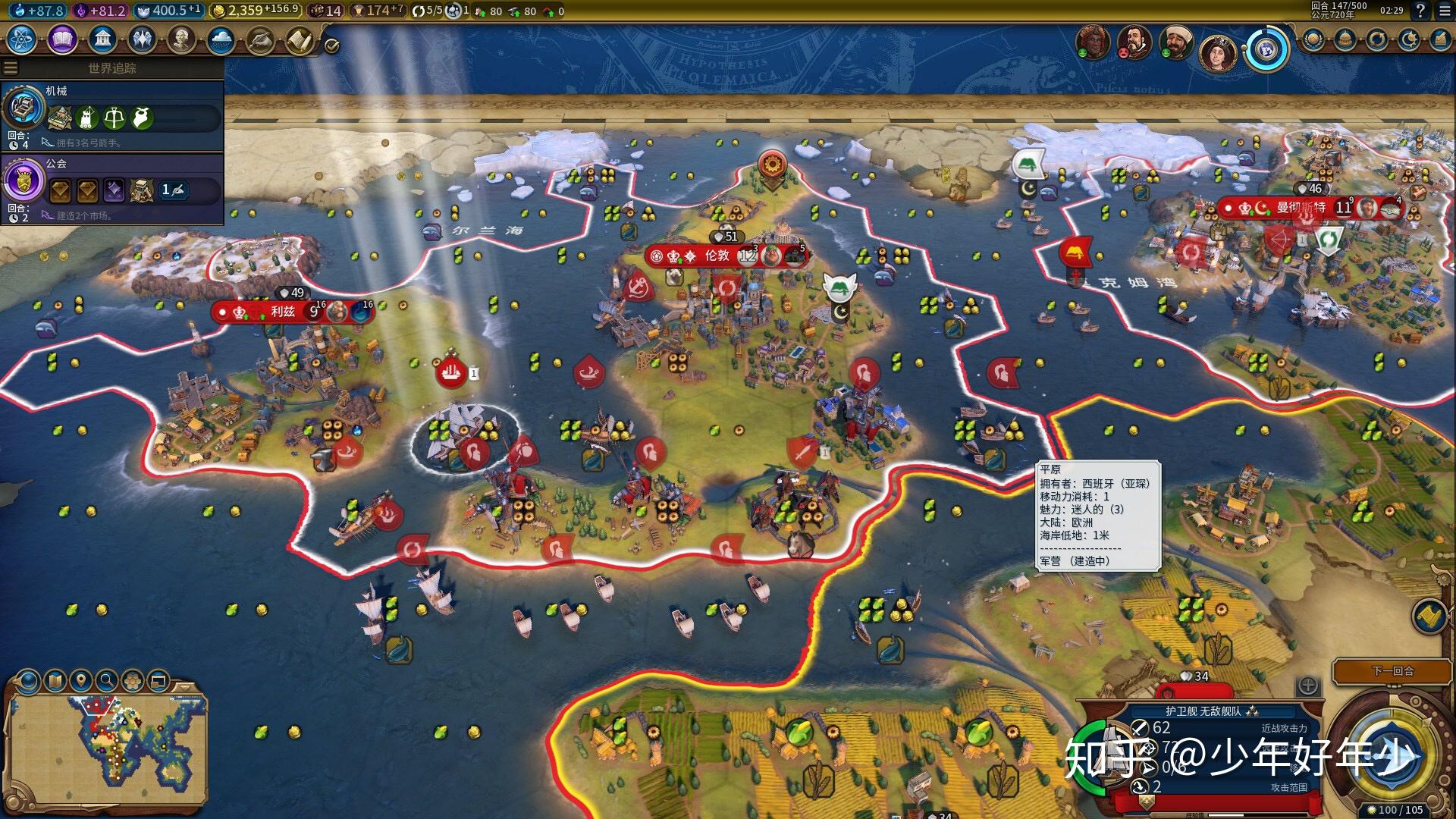Open the crowned queen leader portrait

(x=1217, y=52)
